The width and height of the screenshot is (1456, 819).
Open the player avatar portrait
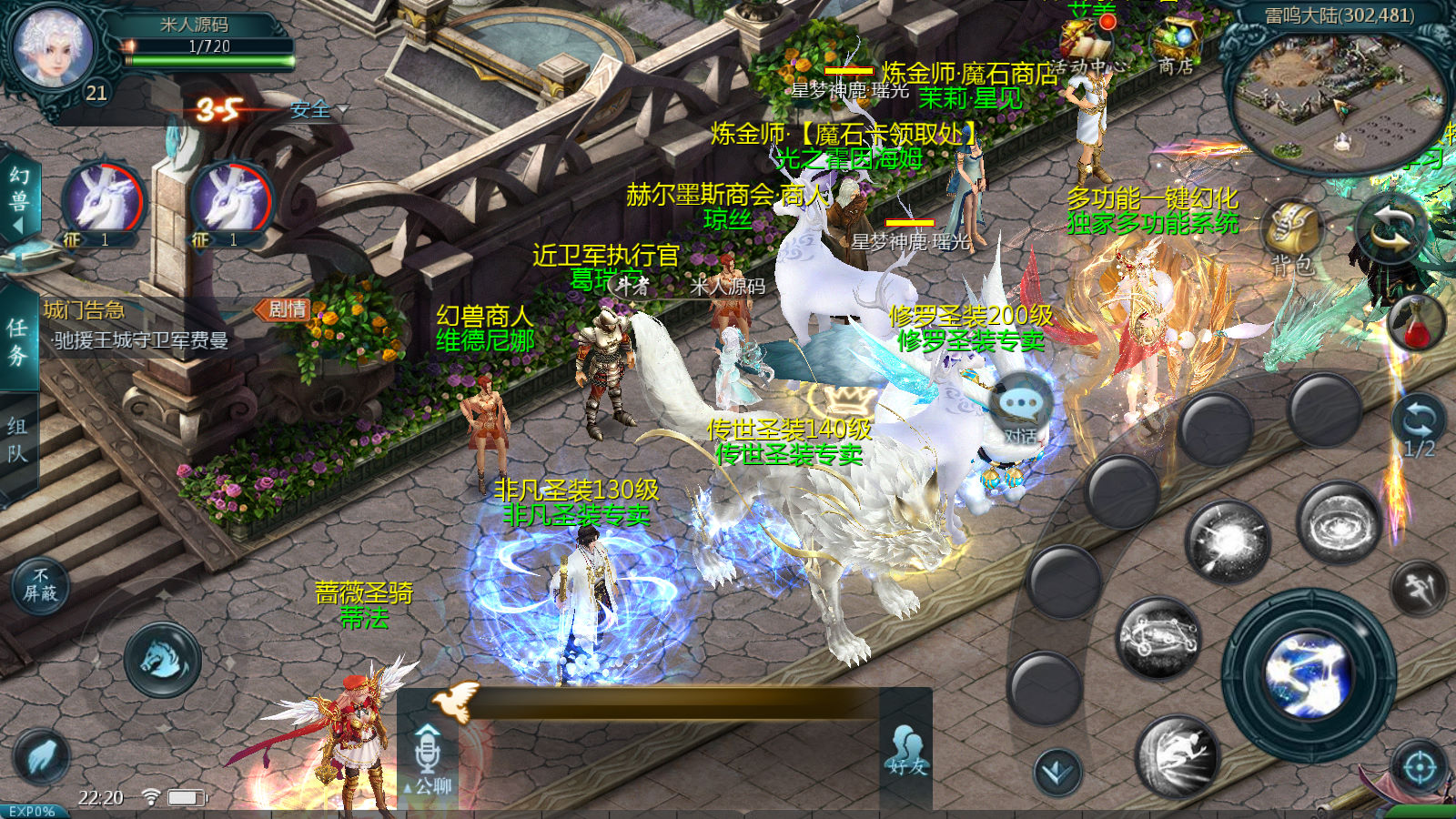[x=53, y=47]
